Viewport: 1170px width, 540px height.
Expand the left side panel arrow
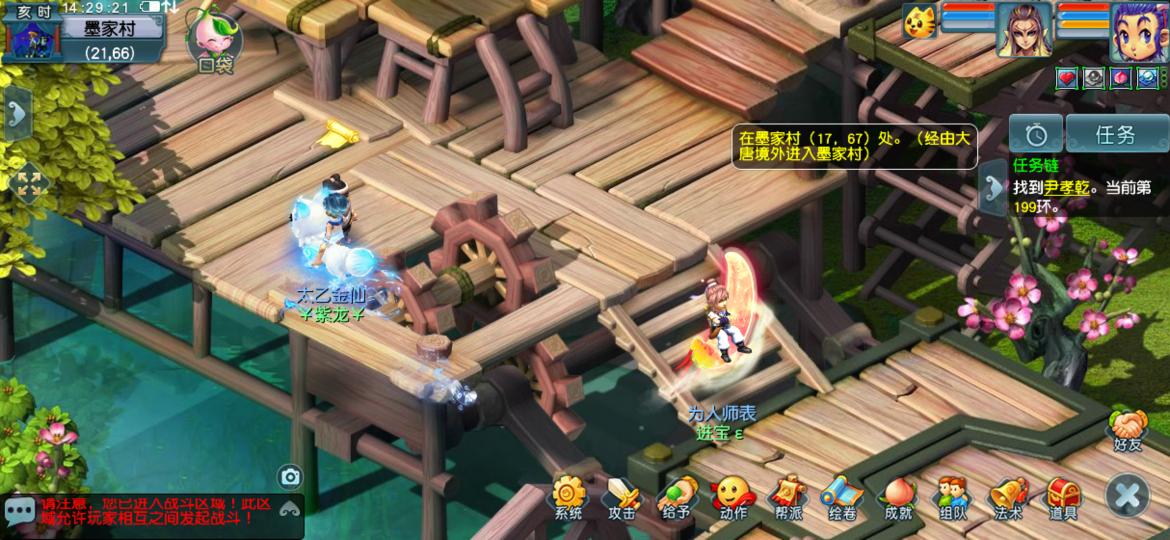pyautogui.click(x=17, y=112)
